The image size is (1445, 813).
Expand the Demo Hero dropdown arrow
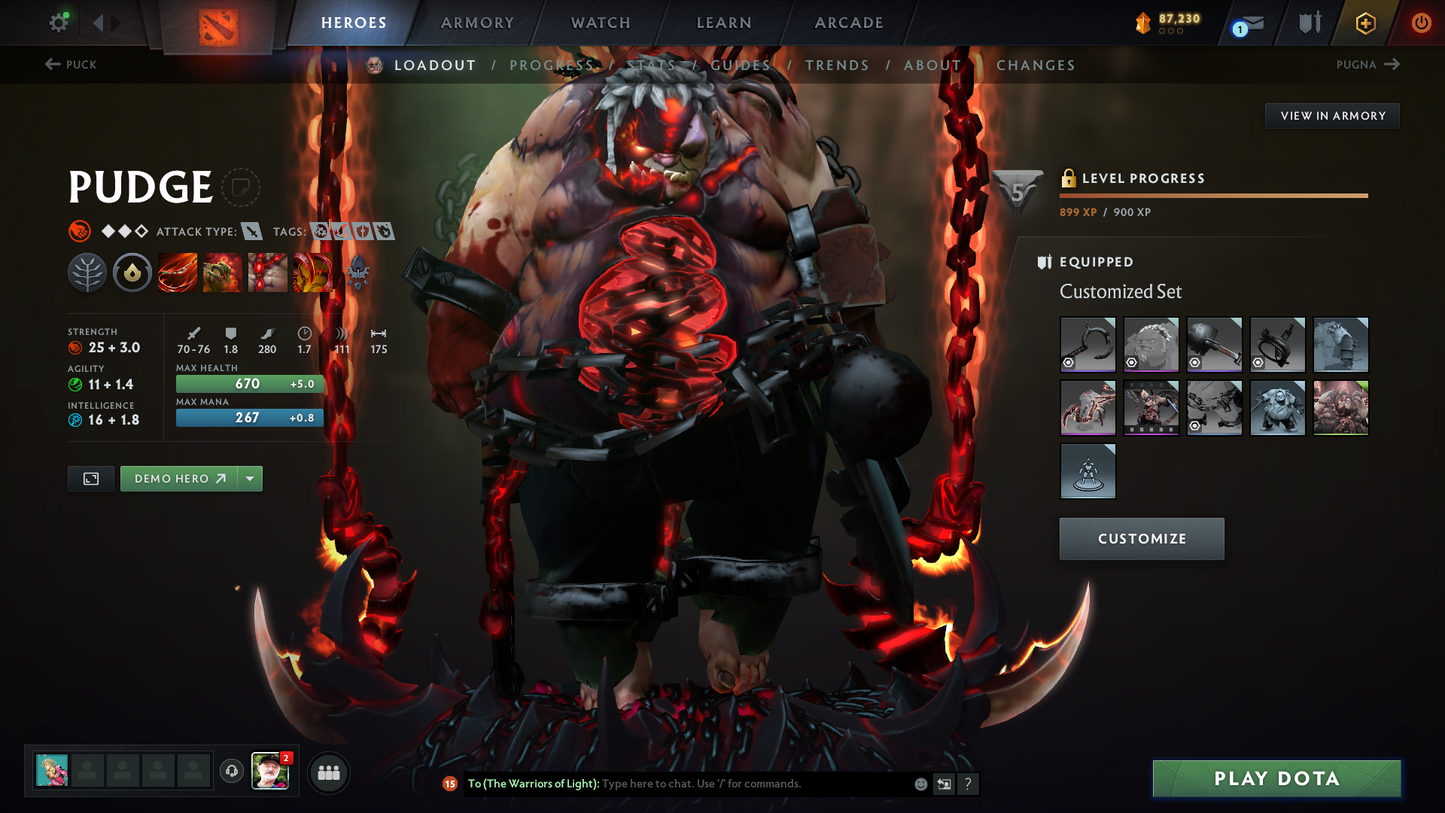point(249,478)
